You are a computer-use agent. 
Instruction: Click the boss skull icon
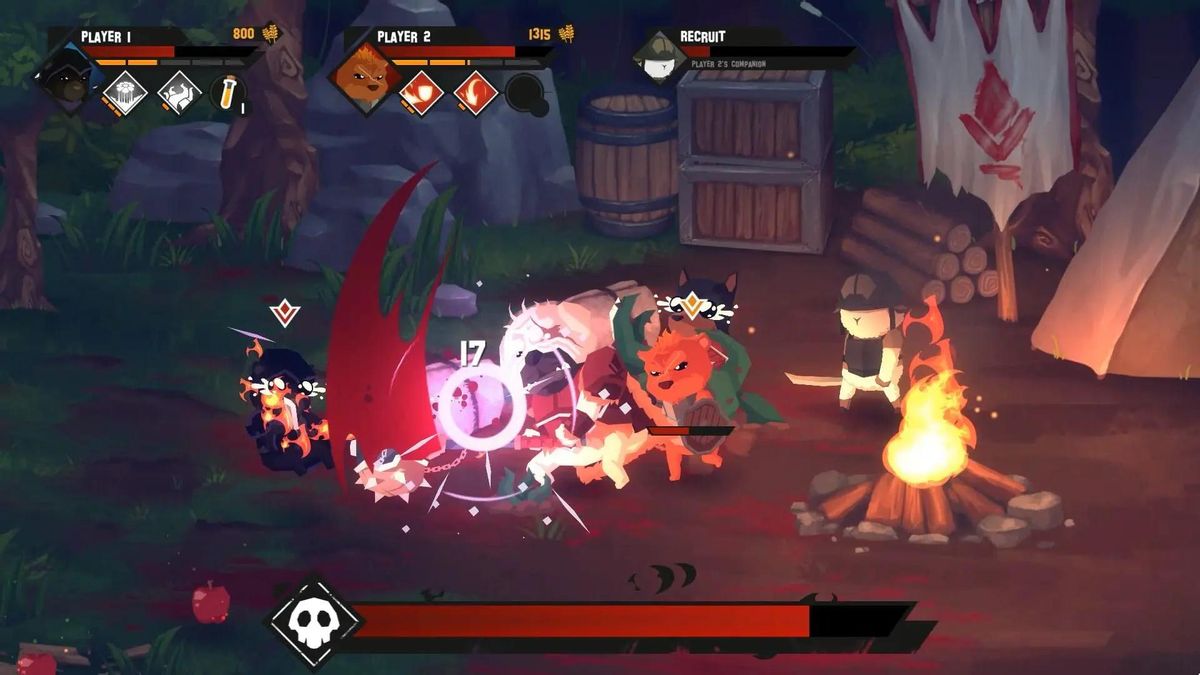(x=313, y=622)
